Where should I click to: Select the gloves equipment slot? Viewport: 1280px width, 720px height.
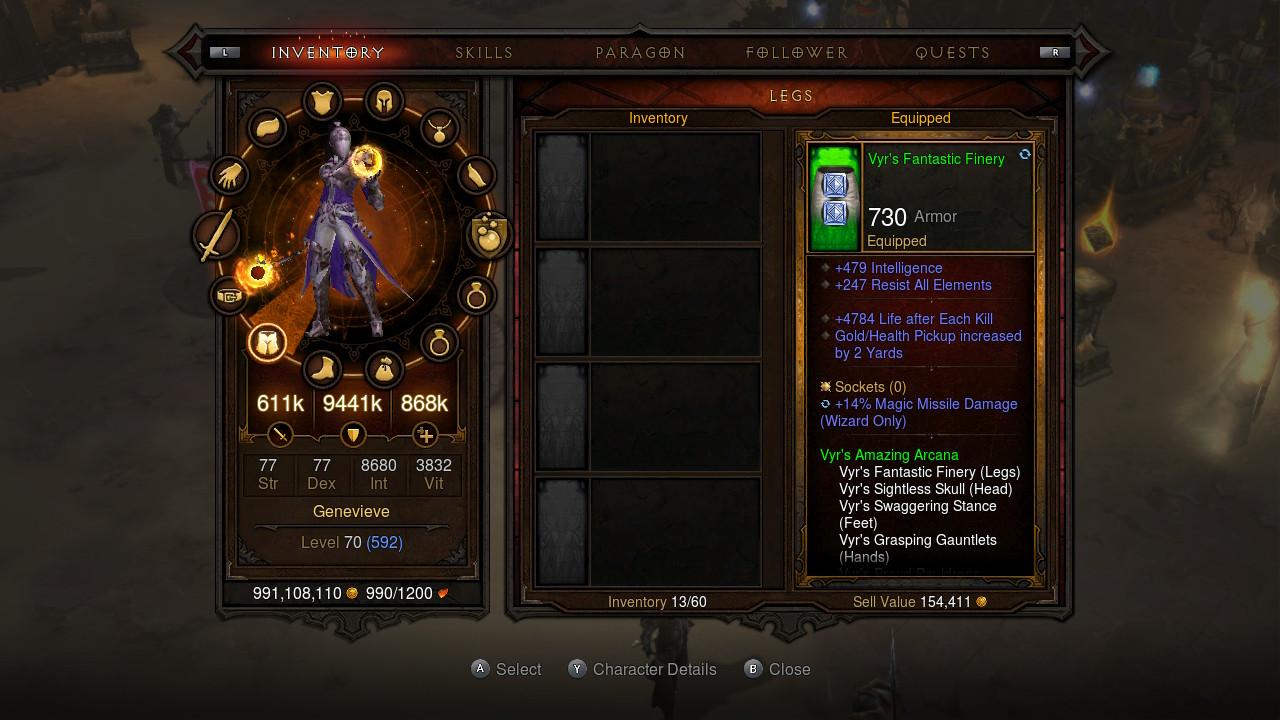point(230,176)
